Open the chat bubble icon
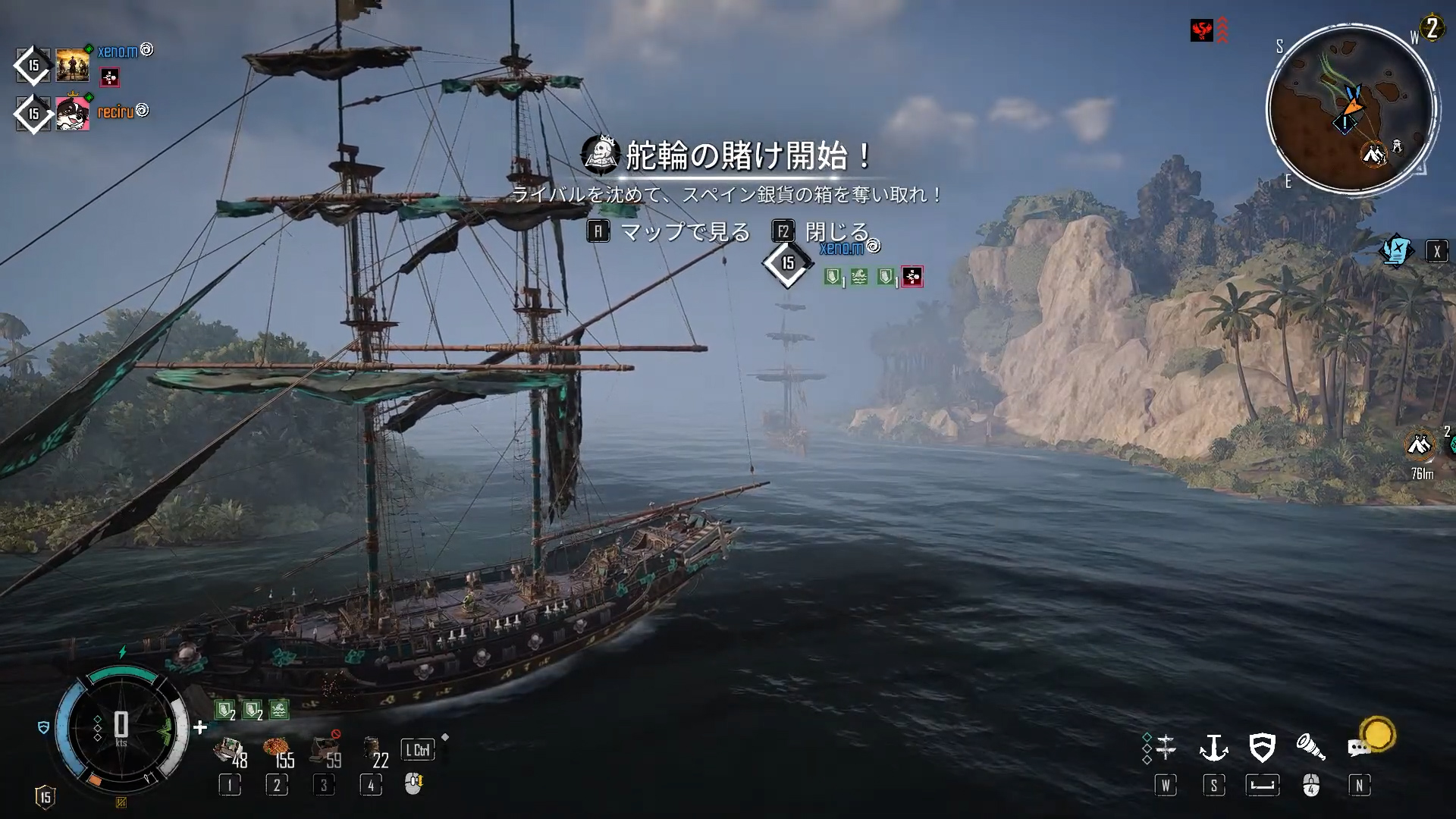The image size is (1456, 819). click(x=1358, y=748)
